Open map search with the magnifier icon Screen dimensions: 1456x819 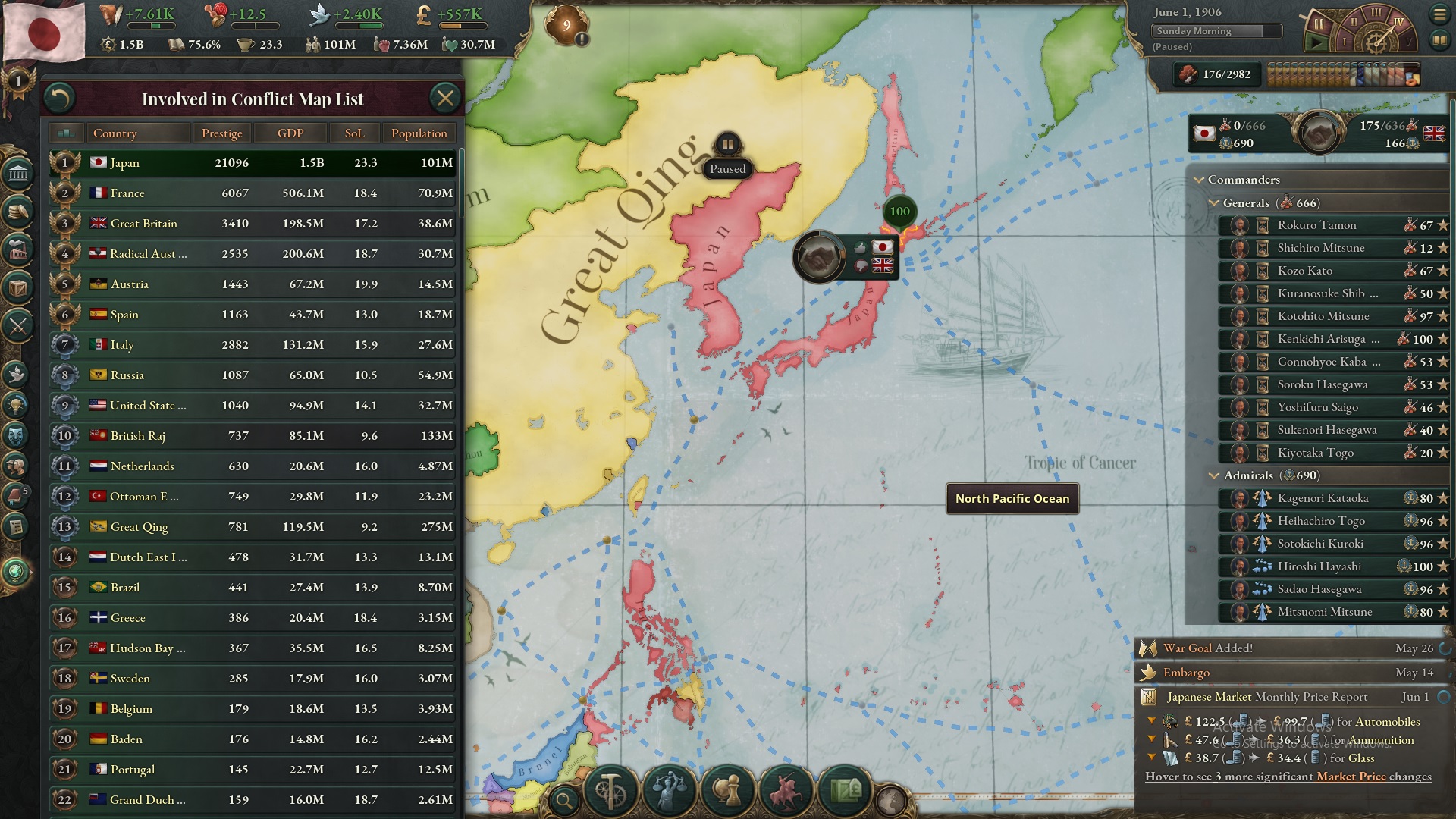565,801
